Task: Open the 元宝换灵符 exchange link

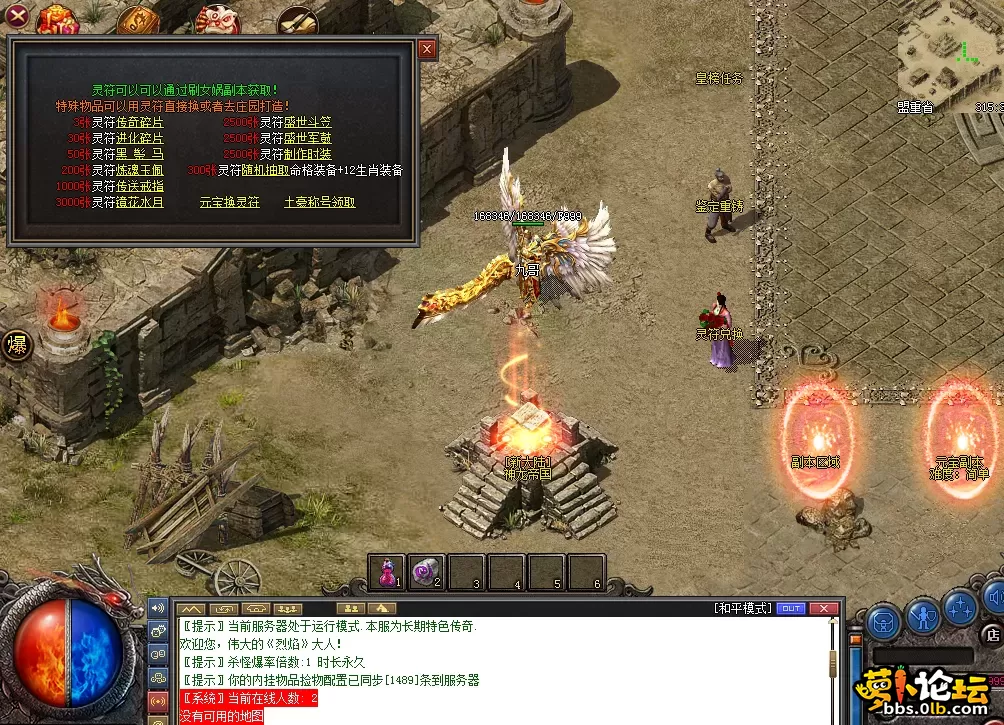Action: point(229,202)
